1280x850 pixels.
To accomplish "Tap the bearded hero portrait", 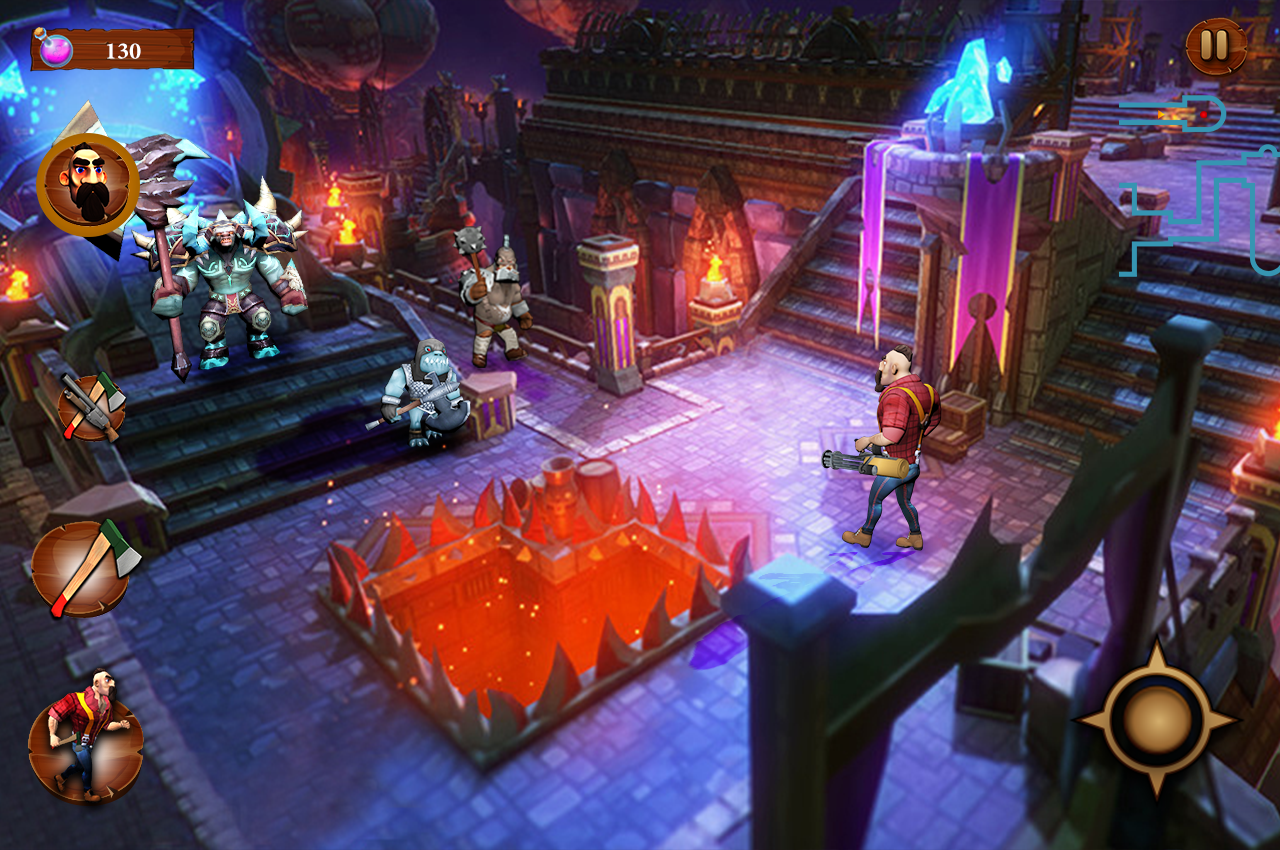I will pyautogui.click(x=87, y=185).
